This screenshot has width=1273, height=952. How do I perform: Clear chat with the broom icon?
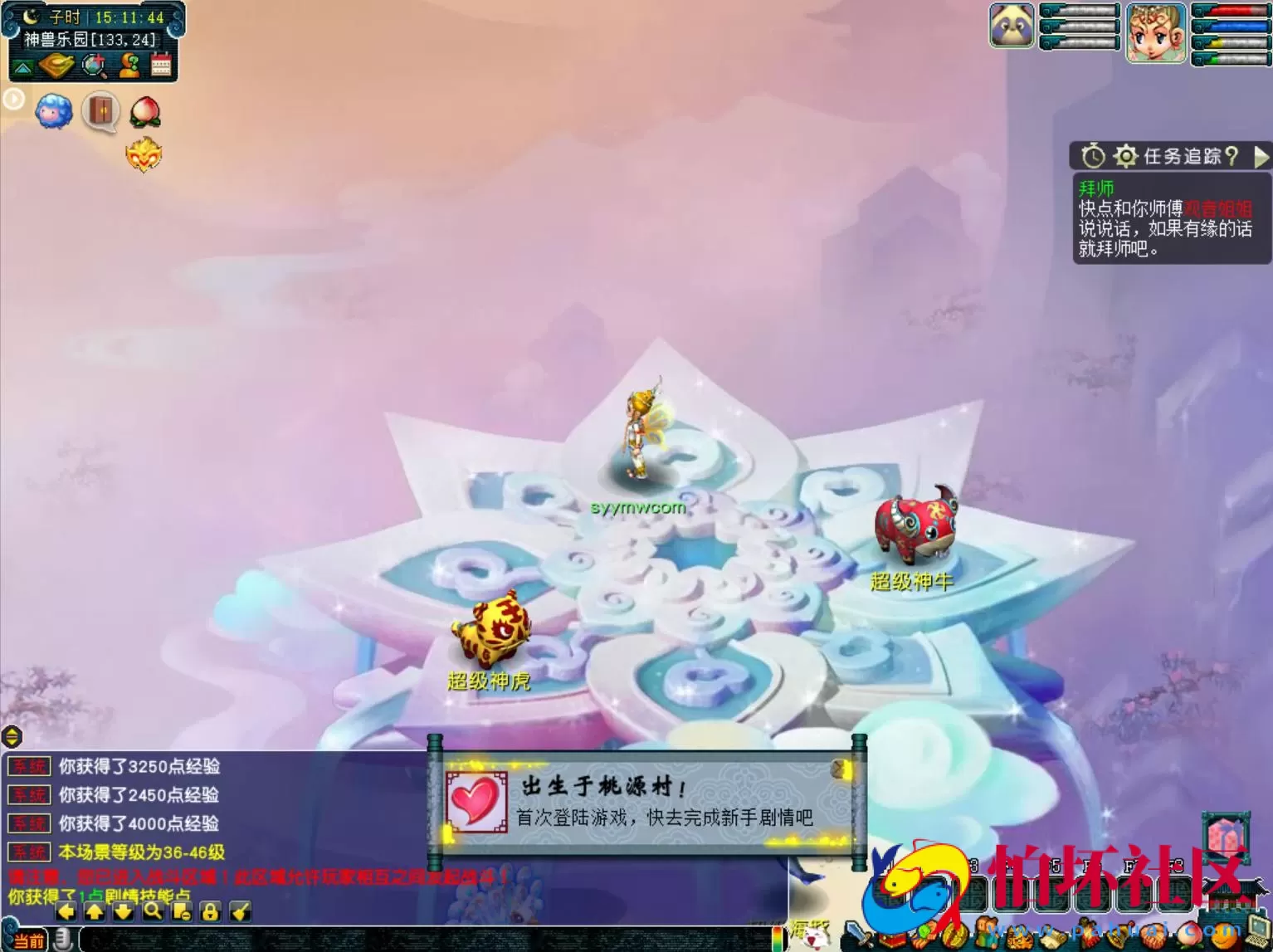tap(241, 911)
